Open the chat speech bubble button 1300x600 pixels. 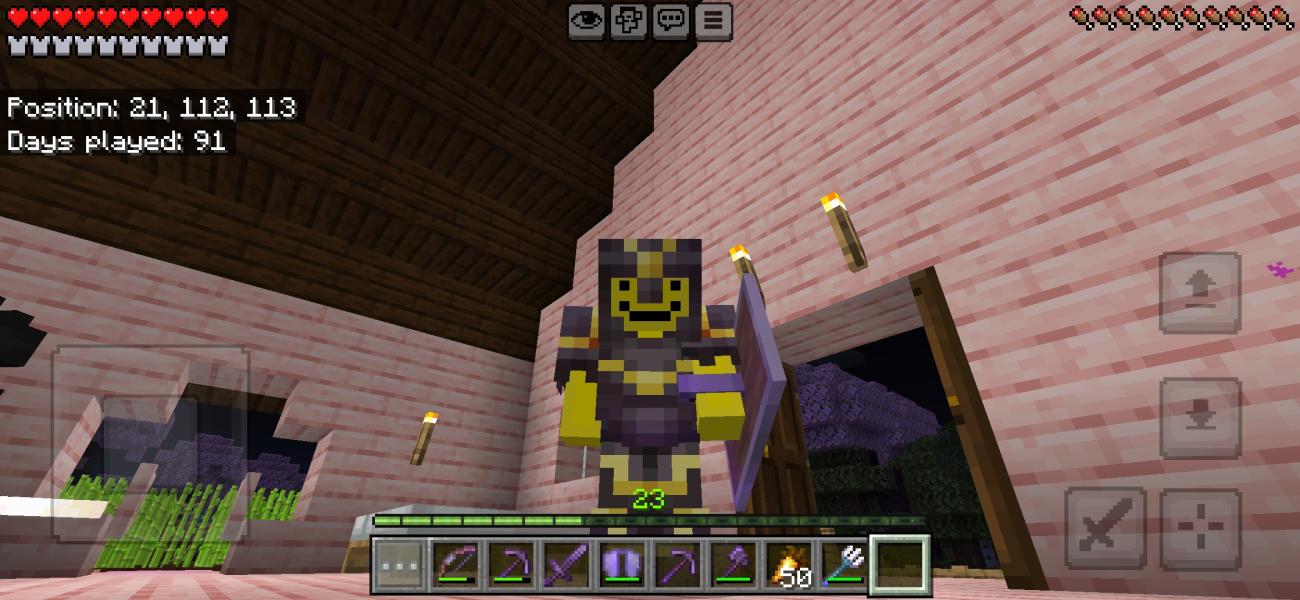point(670,21)
